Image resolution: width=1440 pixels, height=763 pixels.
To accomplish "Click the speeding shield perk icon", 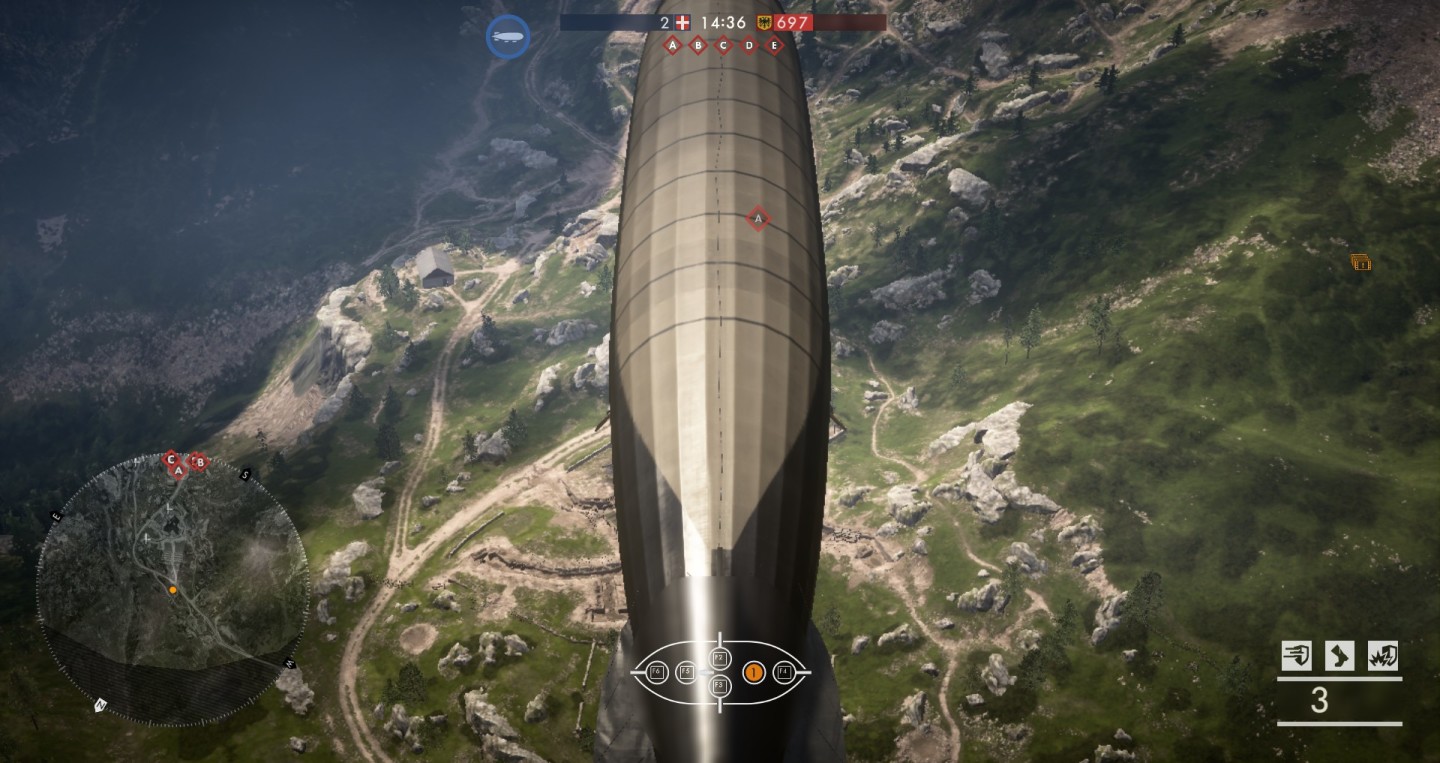I will tap(1297, 656).
